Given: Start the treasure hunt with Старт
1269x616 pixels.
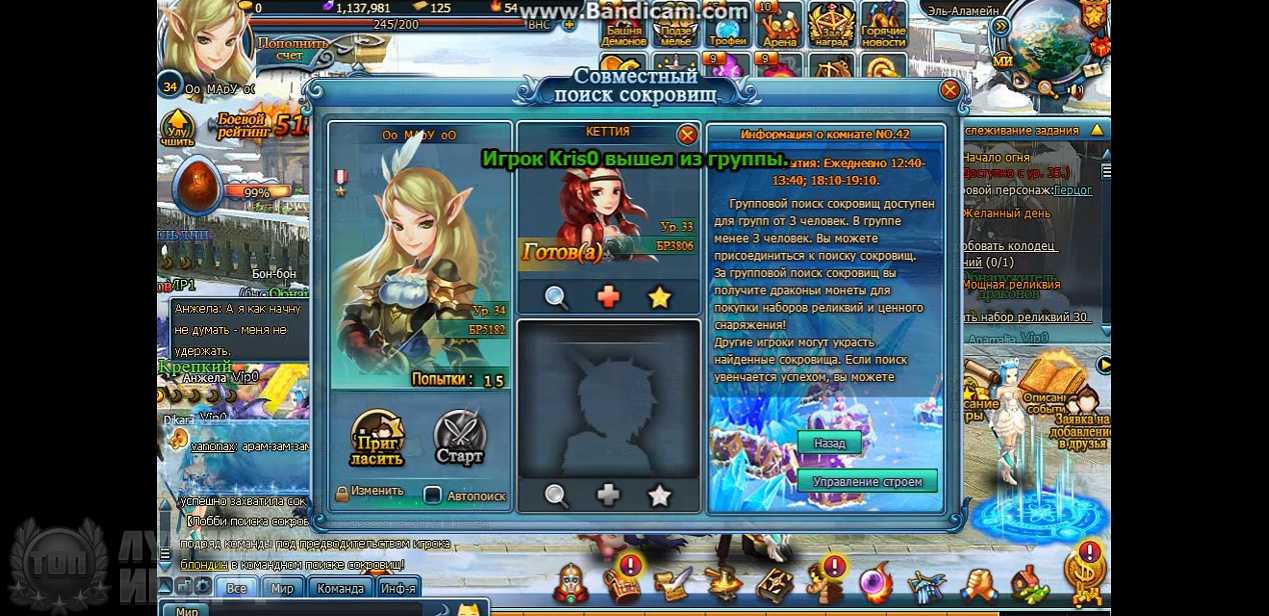Looking at the screenshot, I should click(460, 438).
